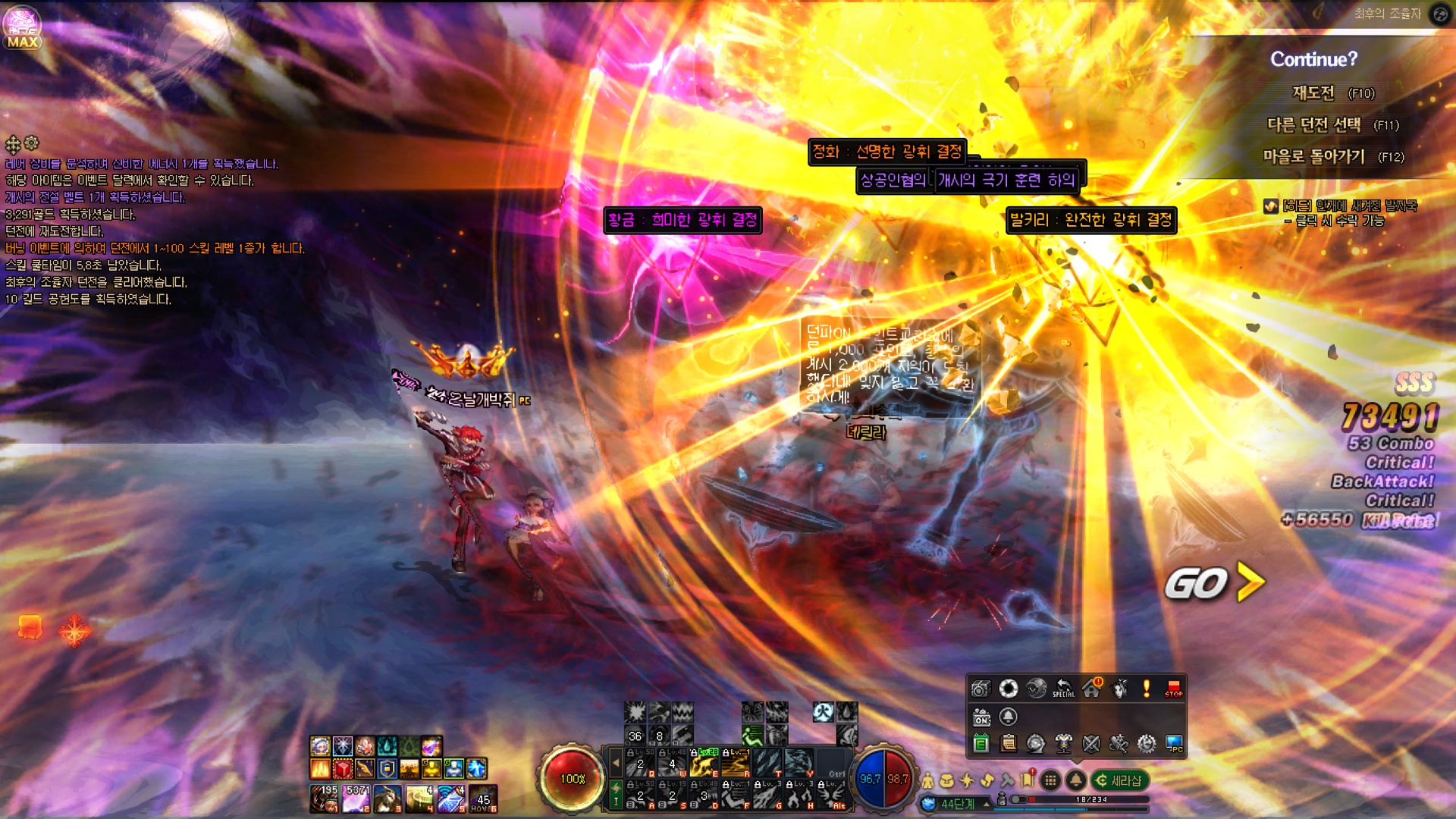
Task: Open the bookmark icon with red alert
Action: [1028, 780]
